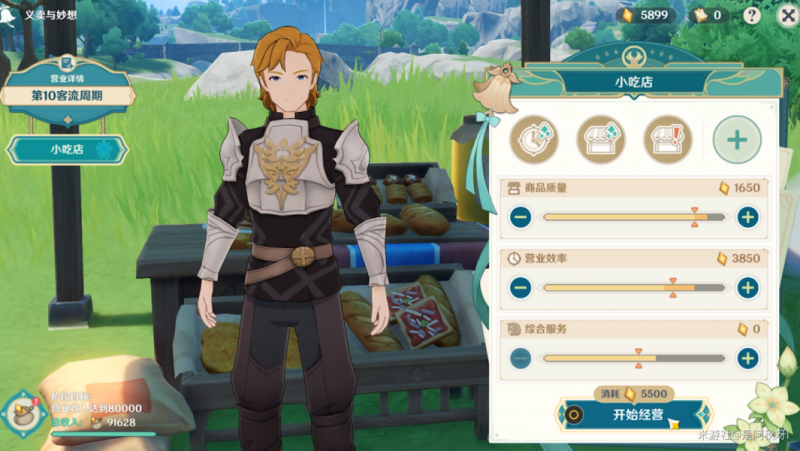Raise 营业效率 using the plus button

747,288
